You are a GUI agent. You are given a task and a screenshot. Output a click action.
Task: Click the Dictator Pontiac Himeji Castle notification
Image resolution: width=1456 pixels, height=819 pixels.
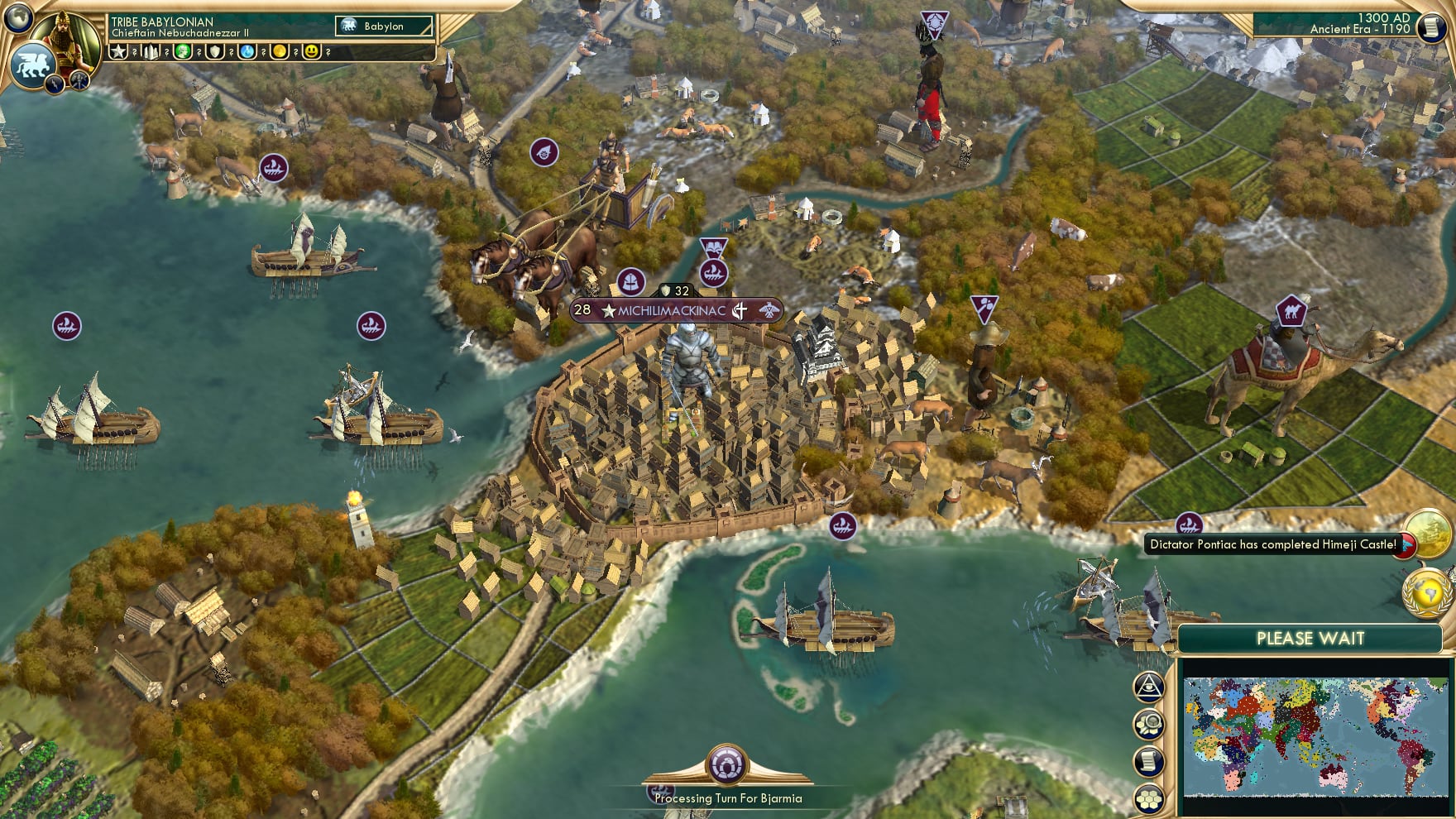tap(1273, 544)
